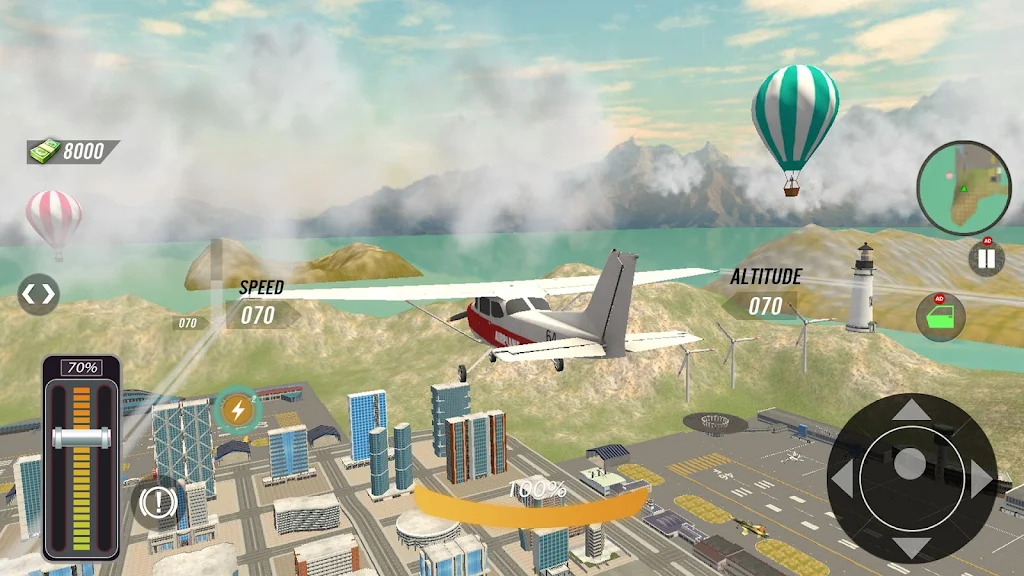
Task: Steer up with the joystick's up arrow
Action: coord(909,410)
